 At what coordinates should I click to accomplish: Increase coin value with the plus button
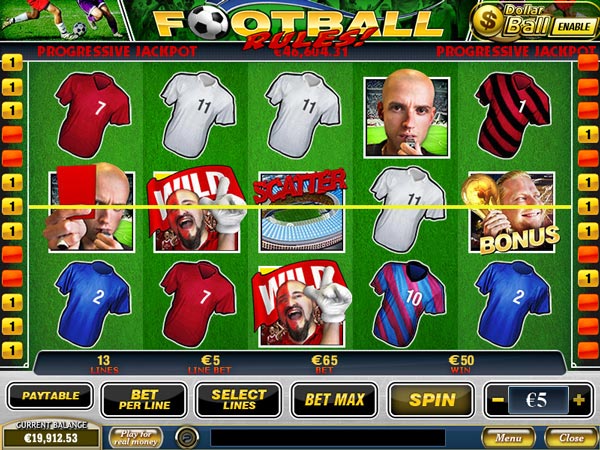579,400
